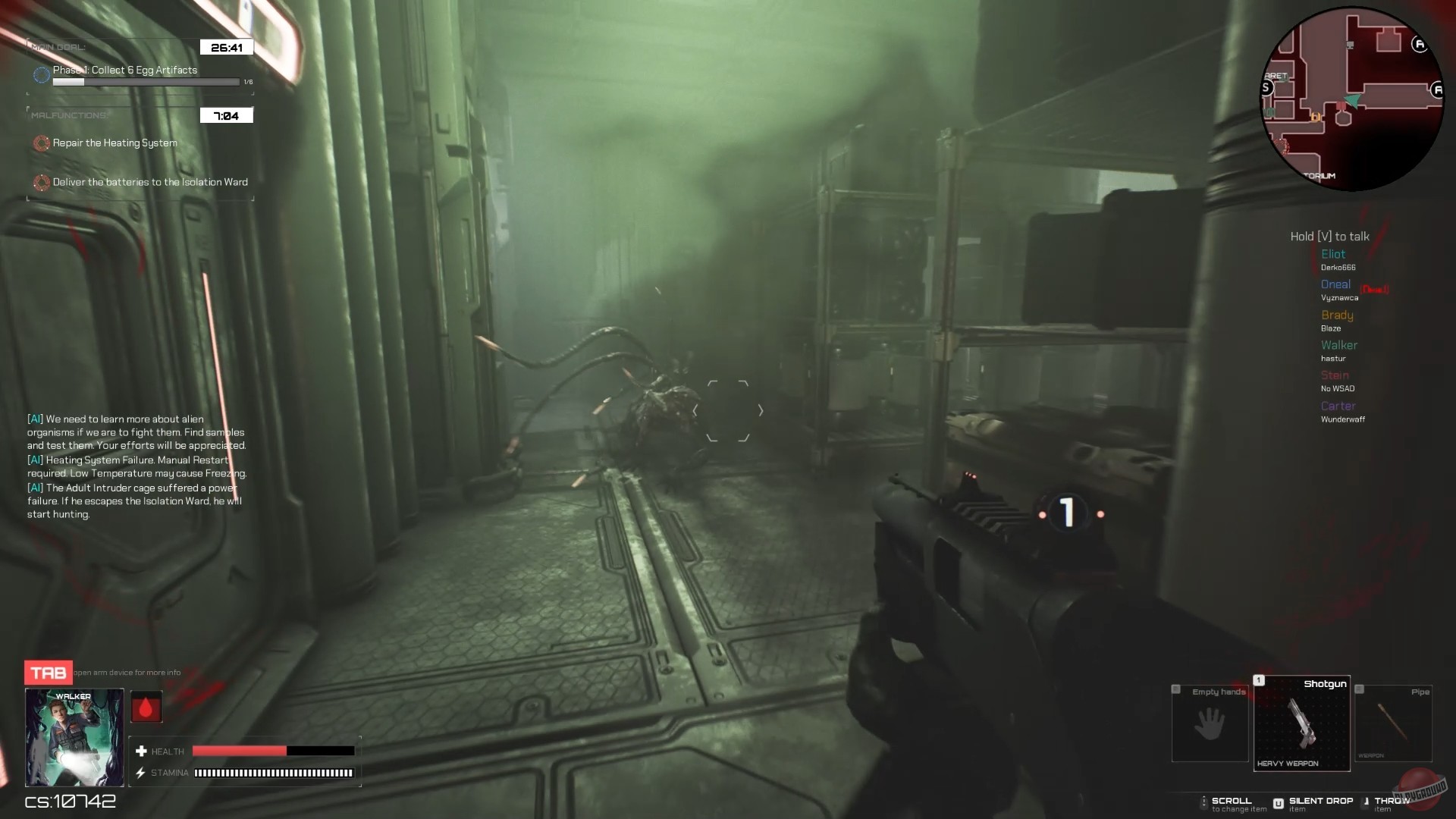Click the Throw item key icon
This screenshot has height=819, width=1456.
point(1365,802)
